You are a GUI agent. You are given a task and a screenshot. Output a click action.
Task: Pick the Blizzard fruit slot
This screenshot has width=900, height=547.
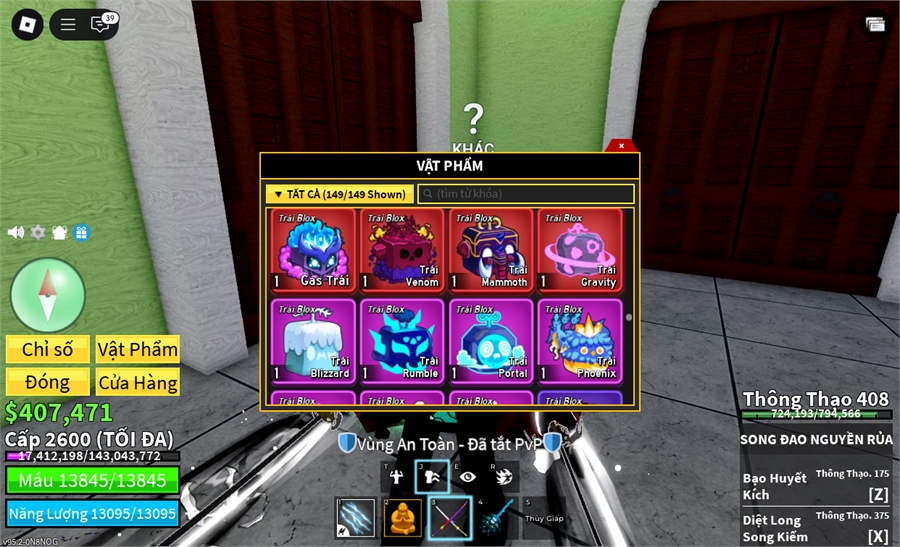[x=313, y=340]
